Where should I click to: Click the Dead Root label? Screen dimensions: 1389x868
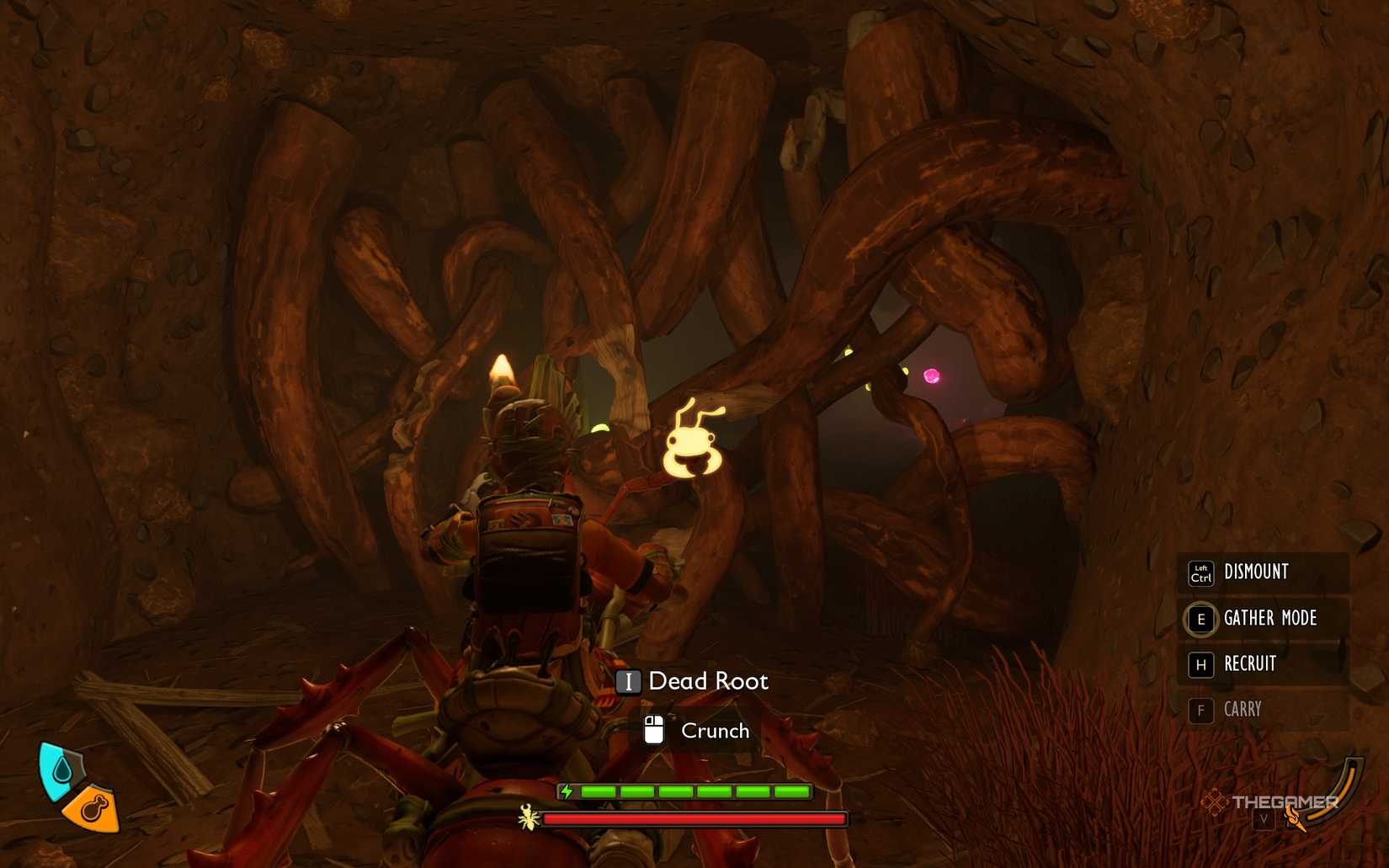tap(708, 682)
